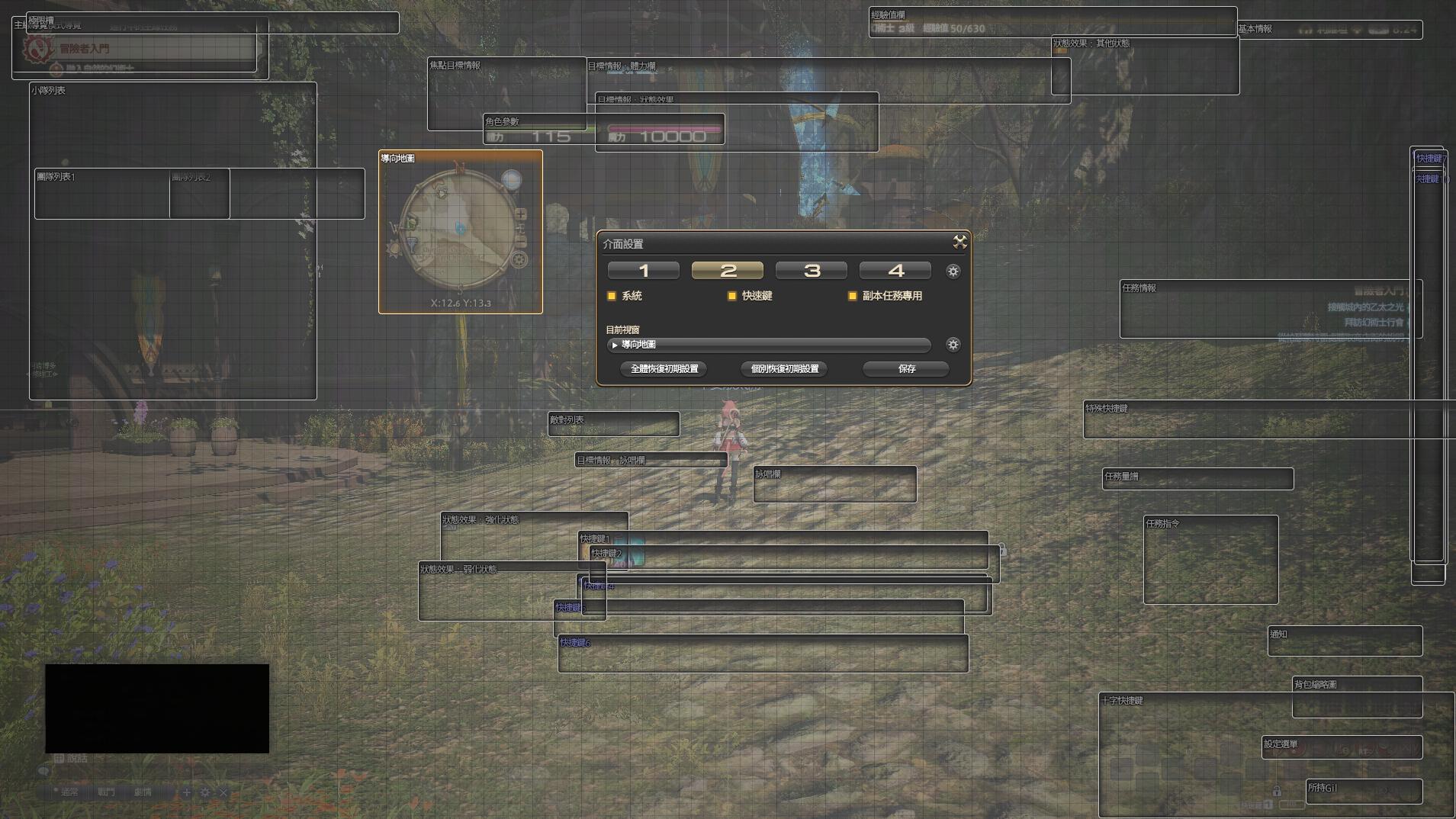This screenshot has height=819, width=1456.
Task: Switch to the 劇情 chat tab
Action: pos(143,792)
